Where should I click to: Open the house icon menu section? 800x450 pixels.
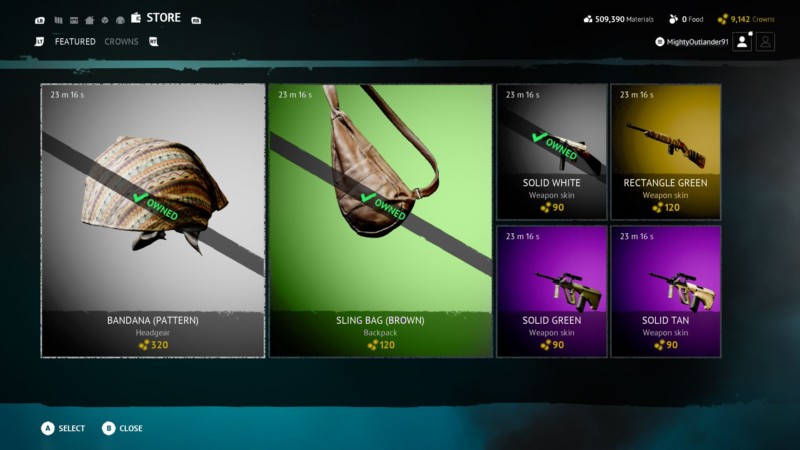pos(90,20)
